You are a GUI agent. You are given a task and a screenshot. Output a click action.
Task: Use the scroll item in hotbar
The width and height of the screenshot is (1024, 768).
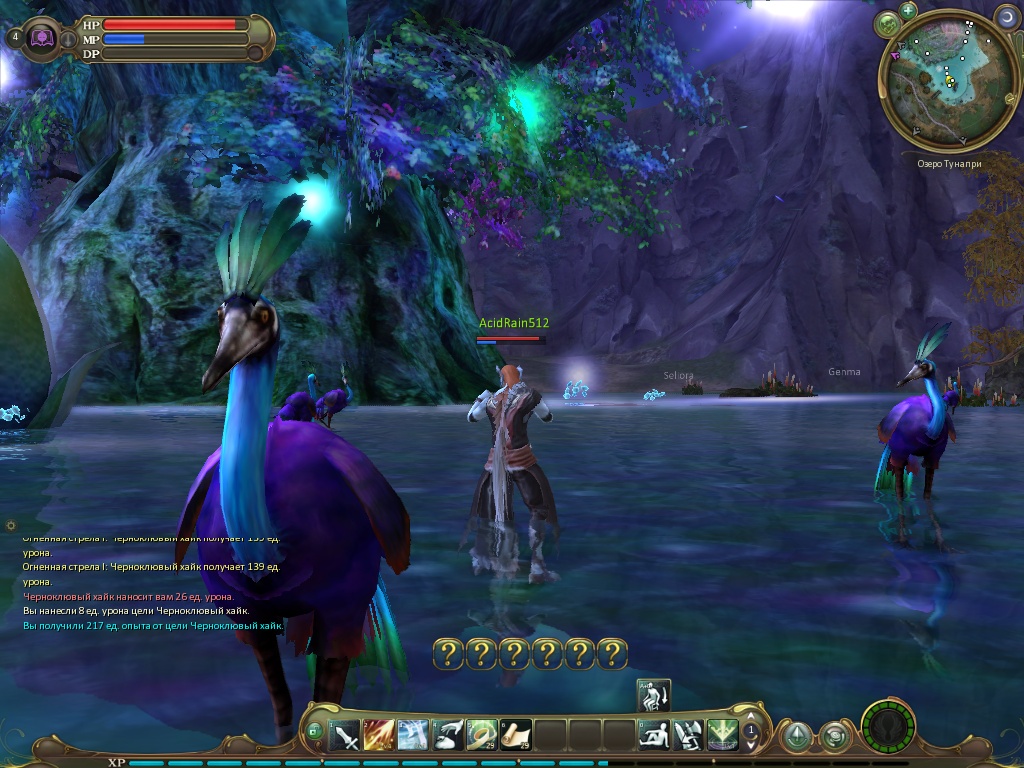tap(515, 735)
